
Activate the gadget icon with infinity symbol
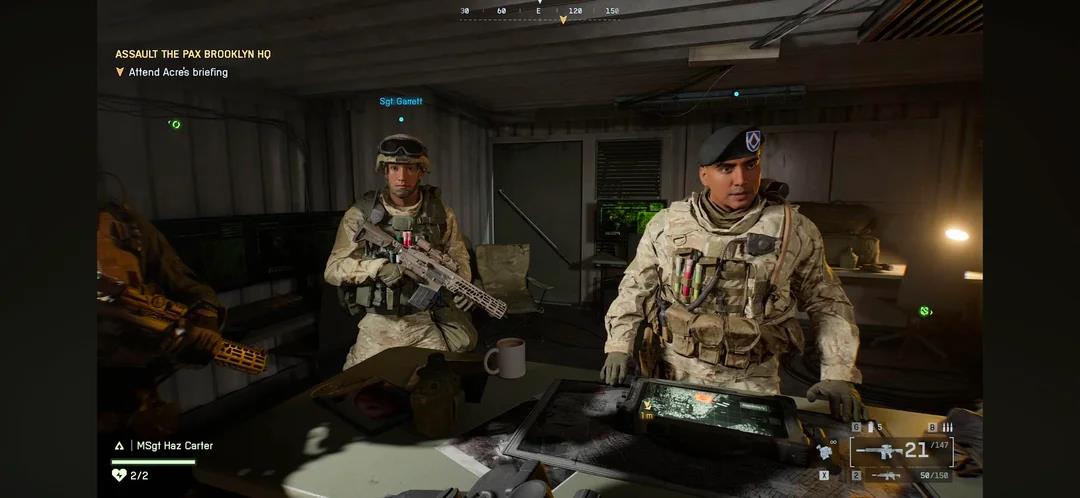click(826, 451)
